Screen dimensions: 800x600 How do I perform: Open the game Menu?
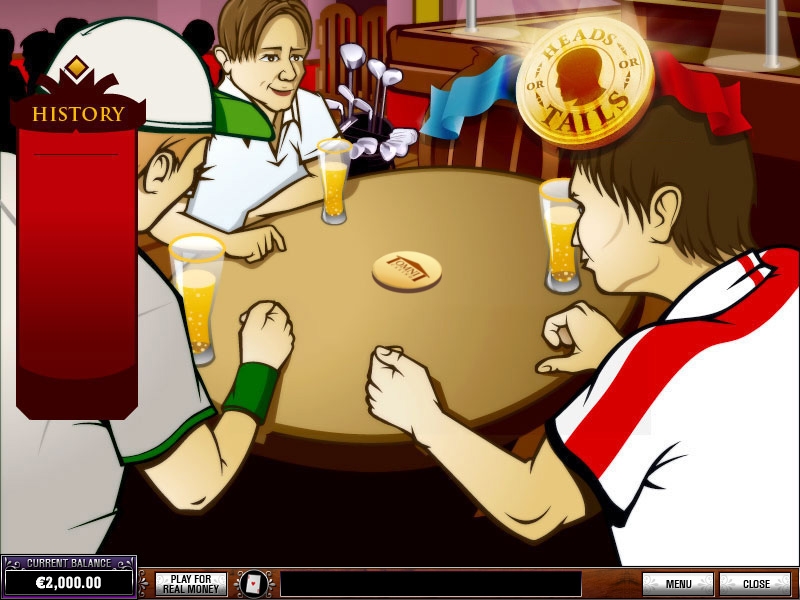click(678, 584)
